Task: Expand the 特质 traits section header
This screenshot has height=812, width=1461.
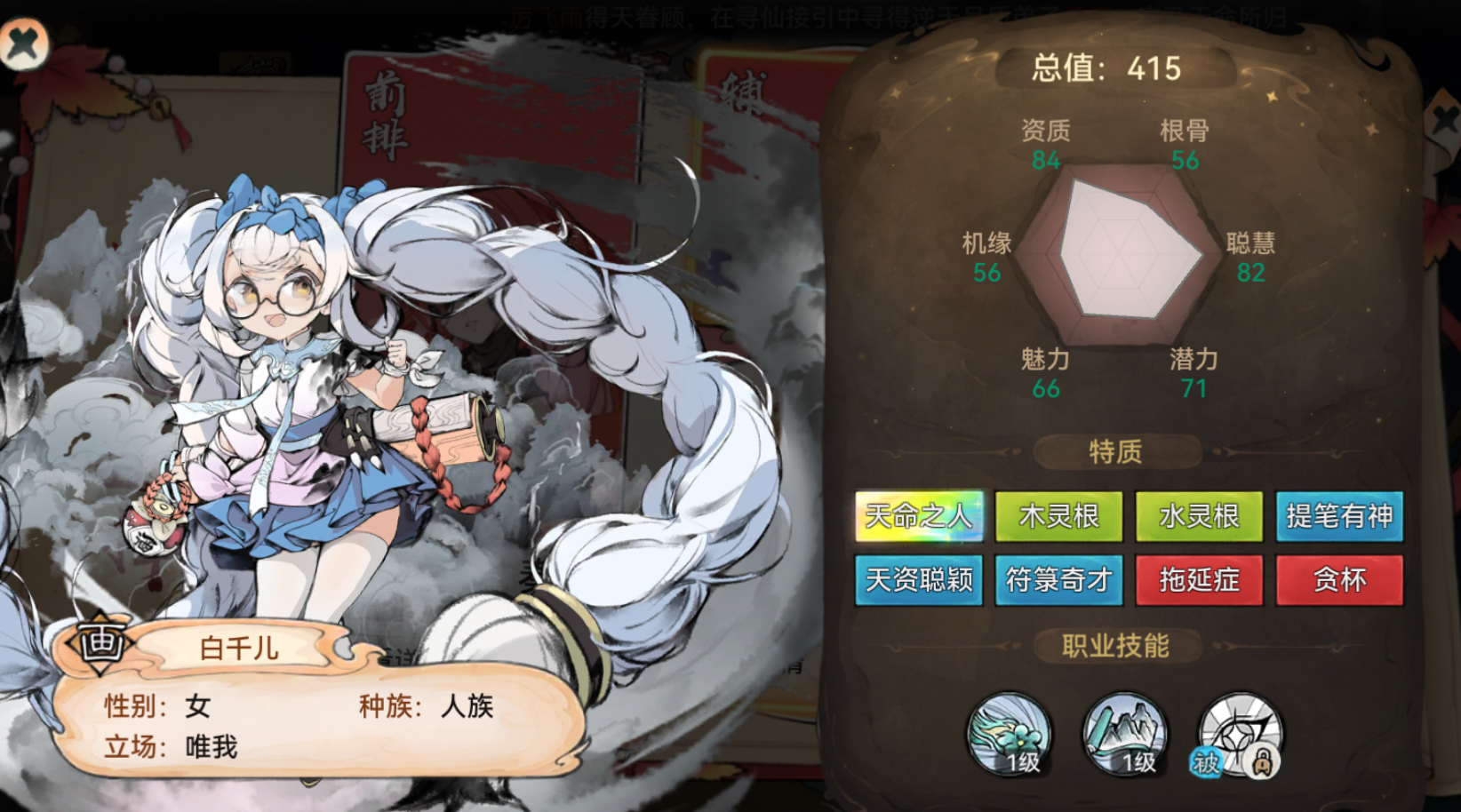Action: click(1116, 450)
